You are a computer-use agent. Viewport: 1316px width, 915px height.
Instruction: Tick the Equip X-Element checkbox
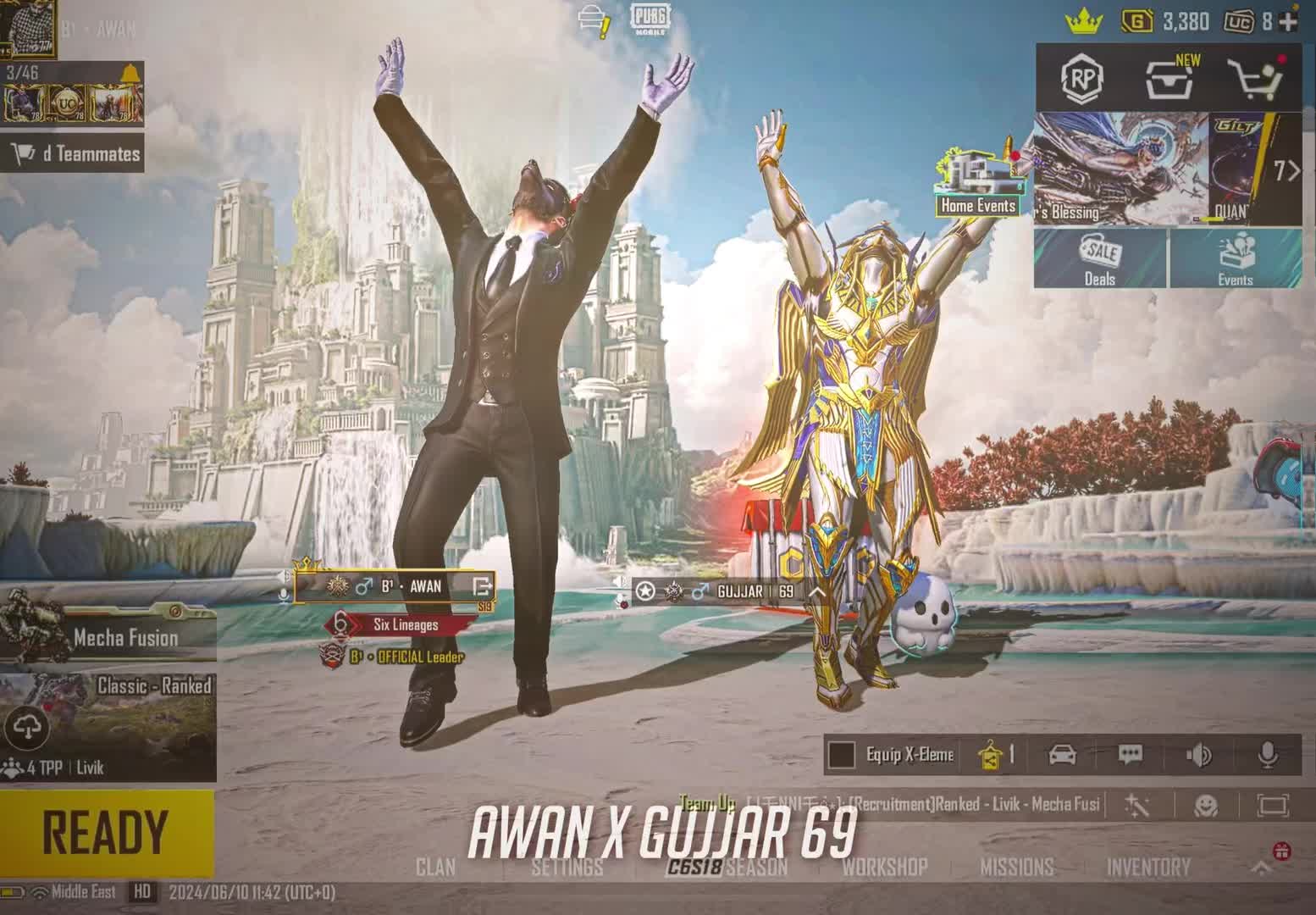coord(841,755)
